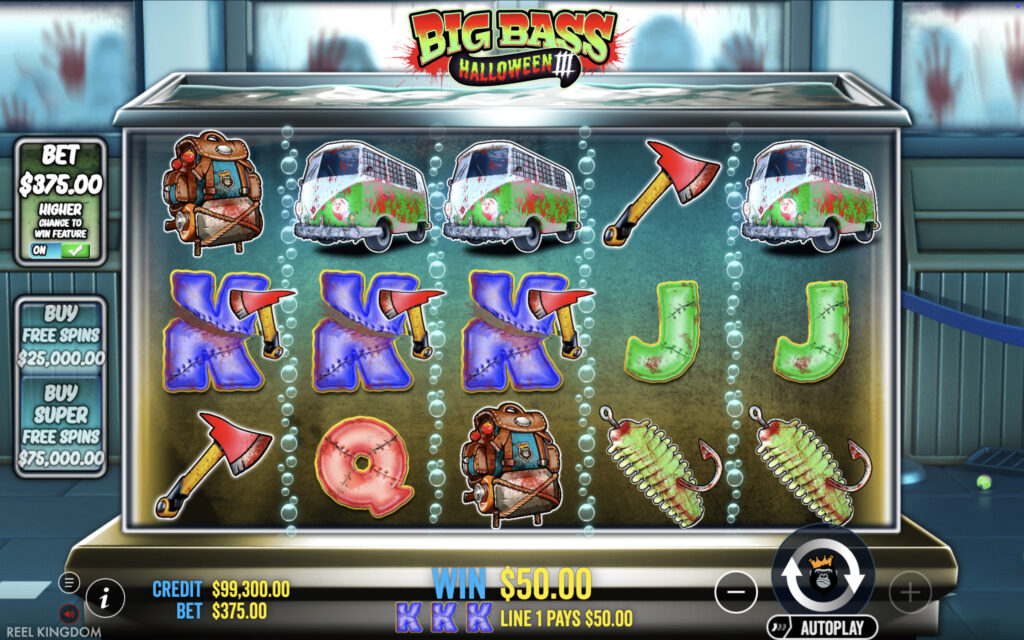Buy Free Spins for $25,000.00
This screenshot has height=640, width=1024.
pyautogui.click(x=61, y=335)
